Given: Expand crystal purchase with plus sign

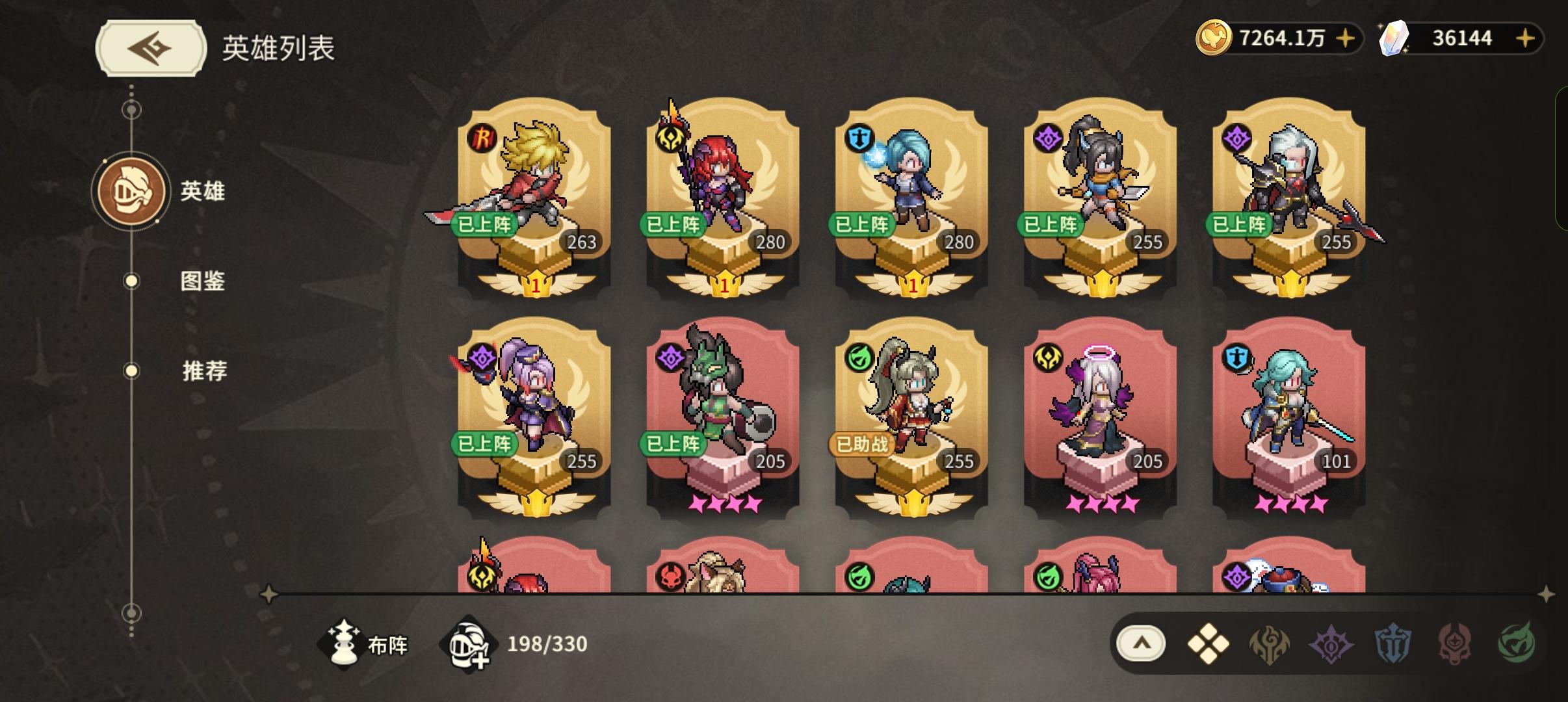Looking at the screenshot, I should coord(1524,38).
